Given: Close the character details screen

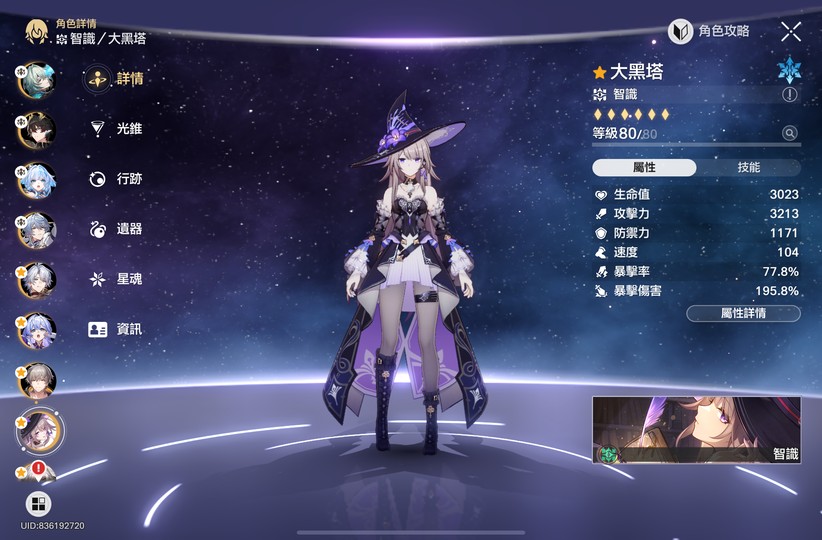Looking at the screenshot, I should click(x=791, y=31).
